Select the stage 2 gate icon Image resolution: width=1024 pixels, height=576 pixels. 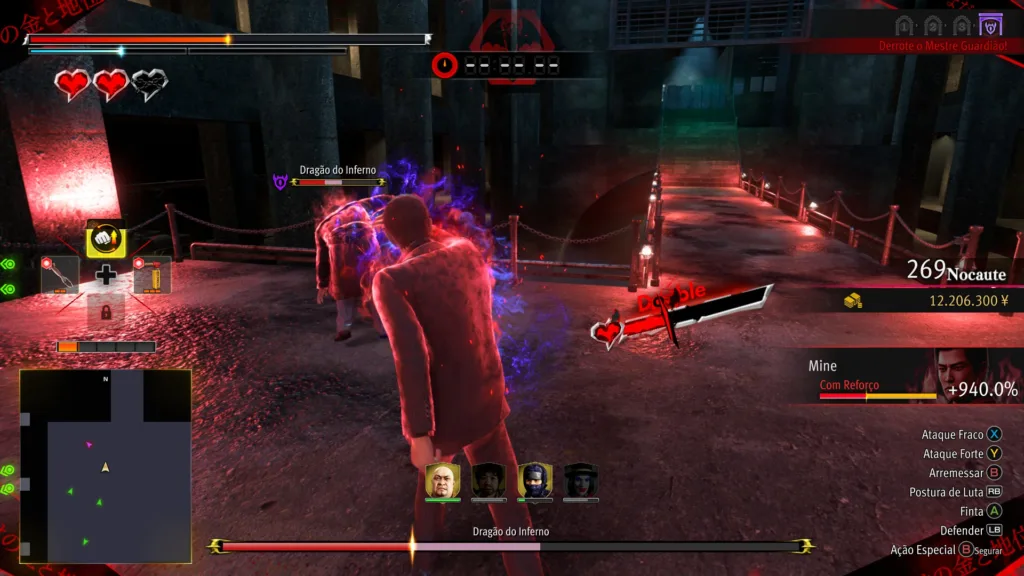[x=933, y=25]
